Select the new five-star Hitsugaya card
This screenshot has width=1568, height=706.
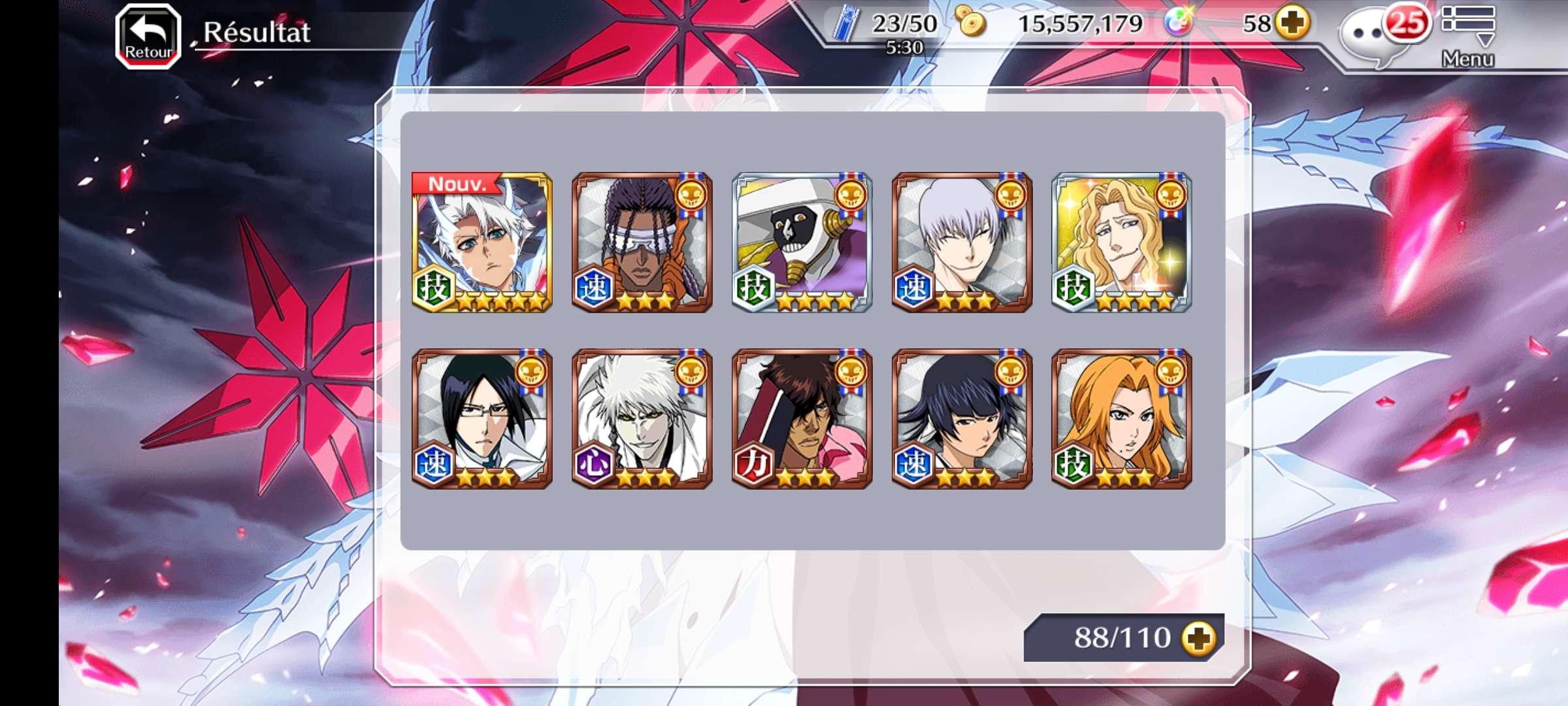point(482,243)
